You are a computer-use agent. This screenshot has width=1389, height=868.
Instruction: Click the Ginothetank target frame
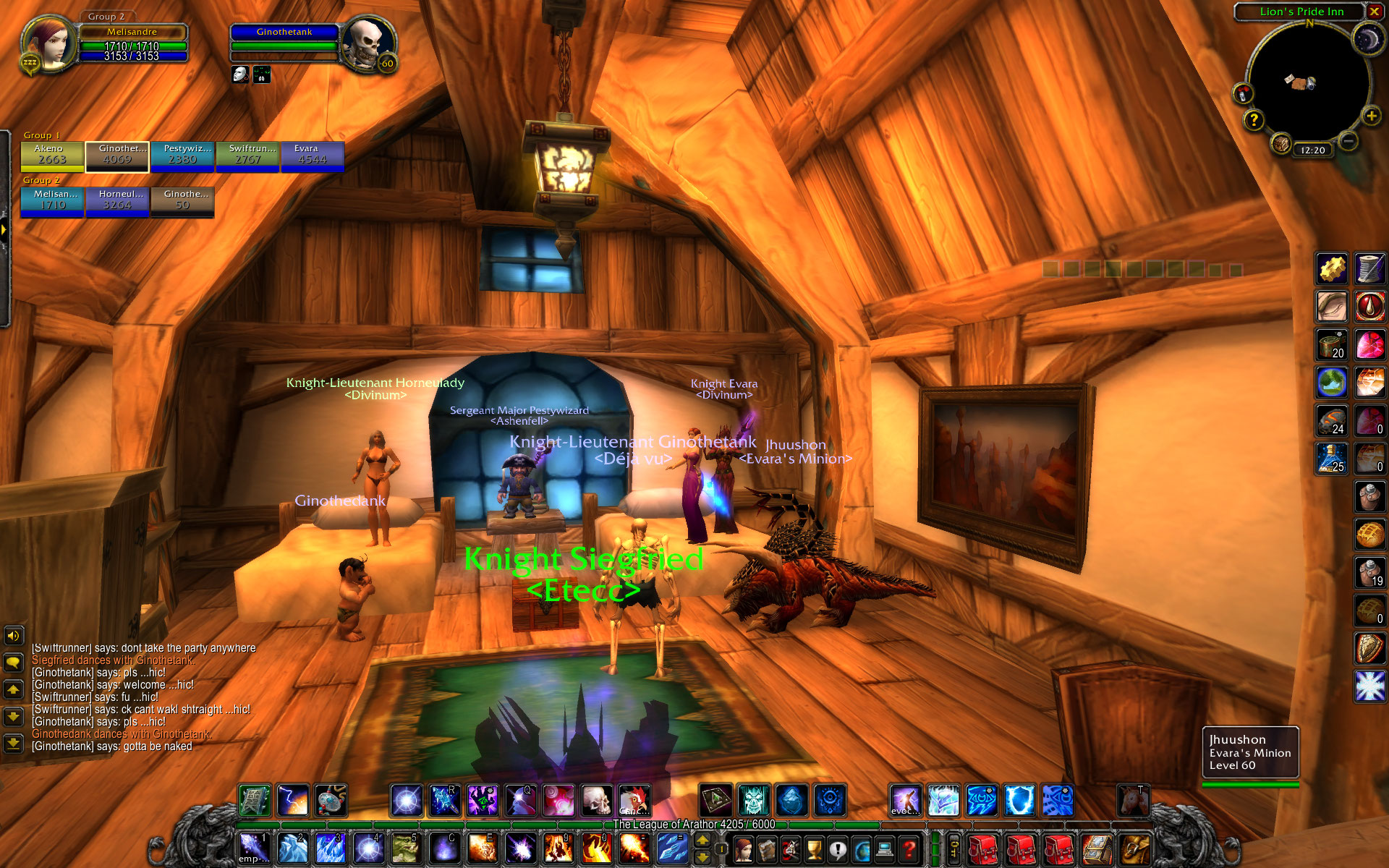click(284, 43)
